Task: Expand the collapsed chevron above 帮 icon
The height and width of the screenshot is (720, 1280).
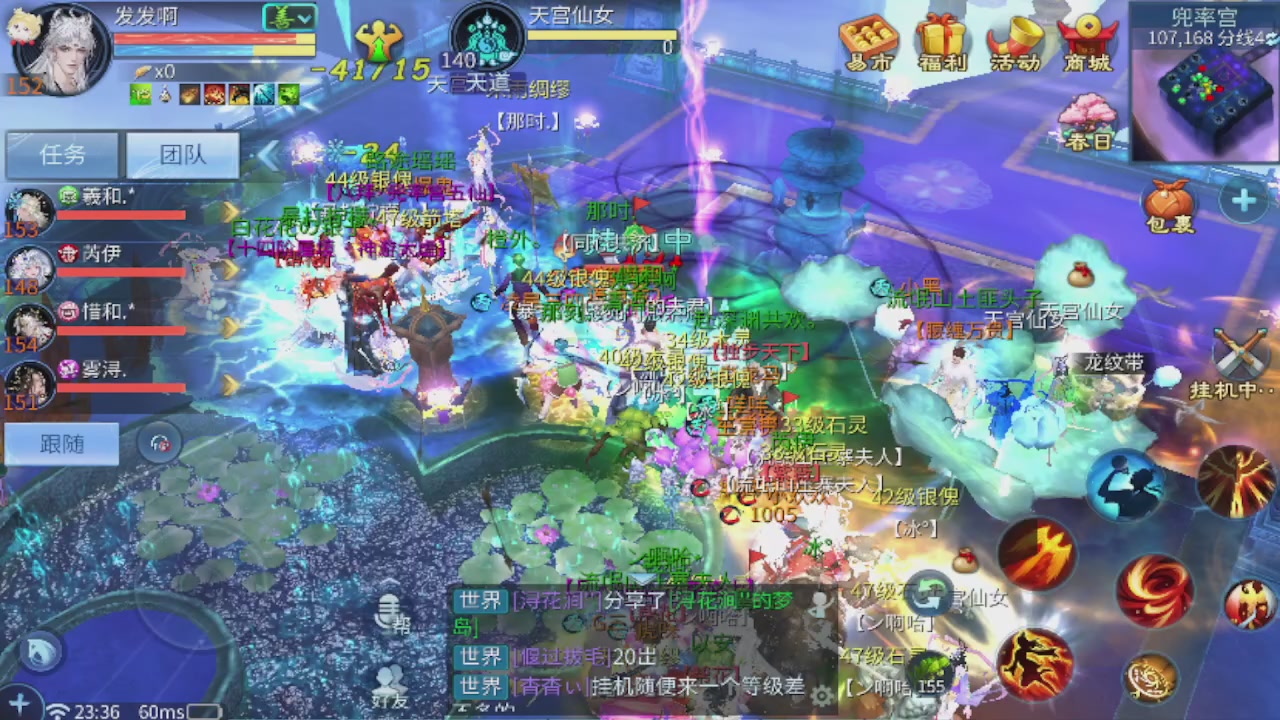Action: point(390,581)
